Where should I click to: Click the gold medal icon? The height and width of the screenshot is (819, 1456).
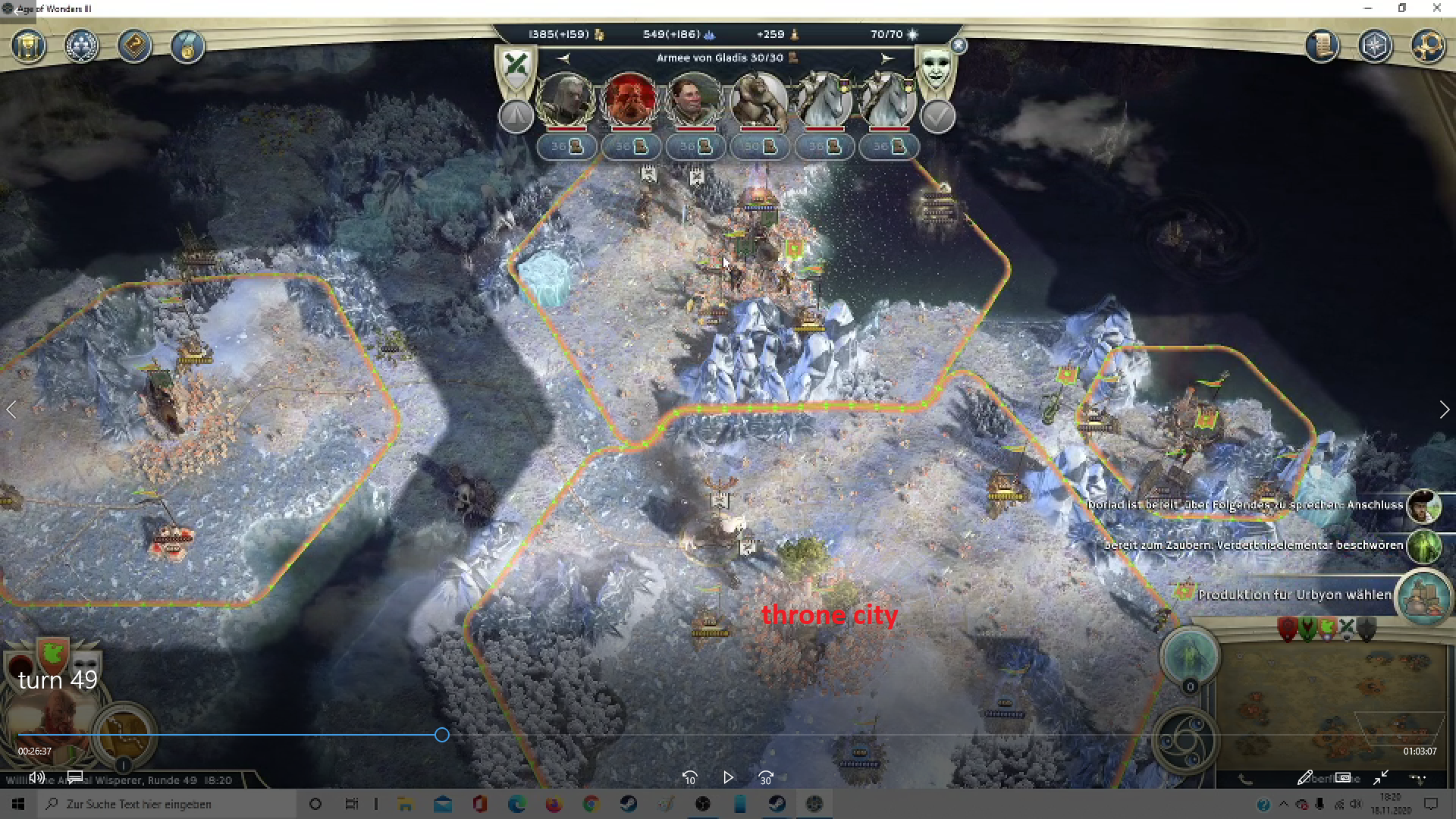click(187, 46)
